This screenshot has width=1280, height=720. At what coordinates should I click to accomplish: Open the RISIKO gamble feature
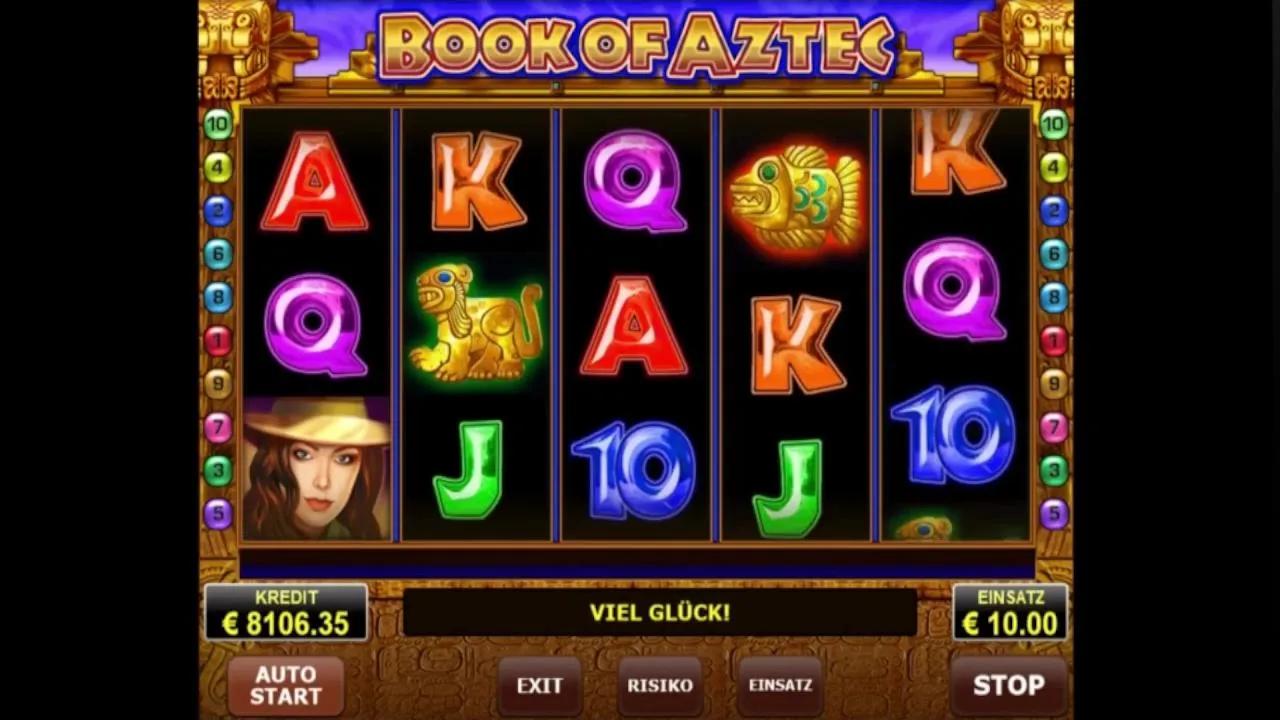(x=659, y=686)
